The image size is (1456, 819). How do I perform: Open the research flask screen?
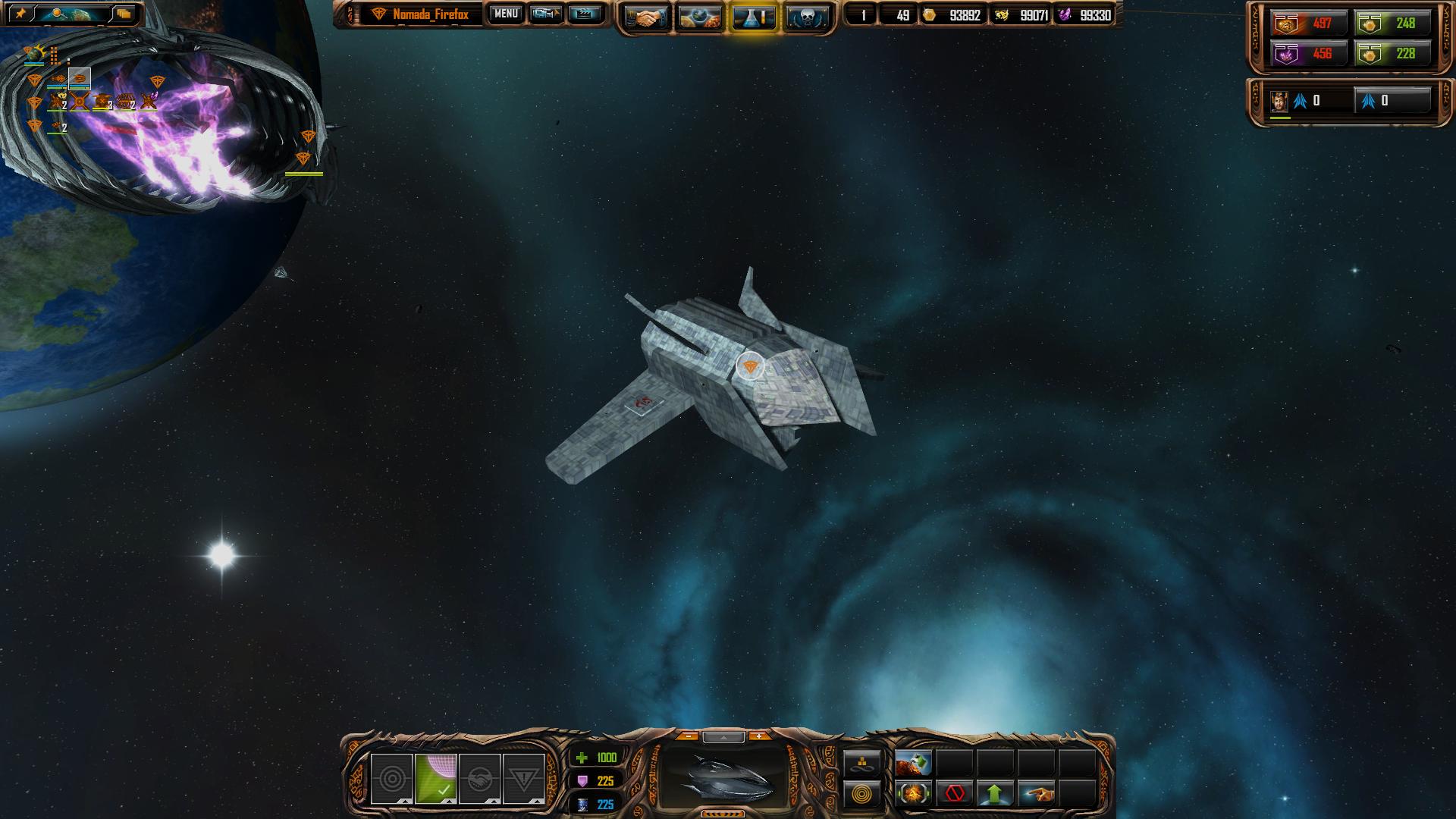pos(754,17)
